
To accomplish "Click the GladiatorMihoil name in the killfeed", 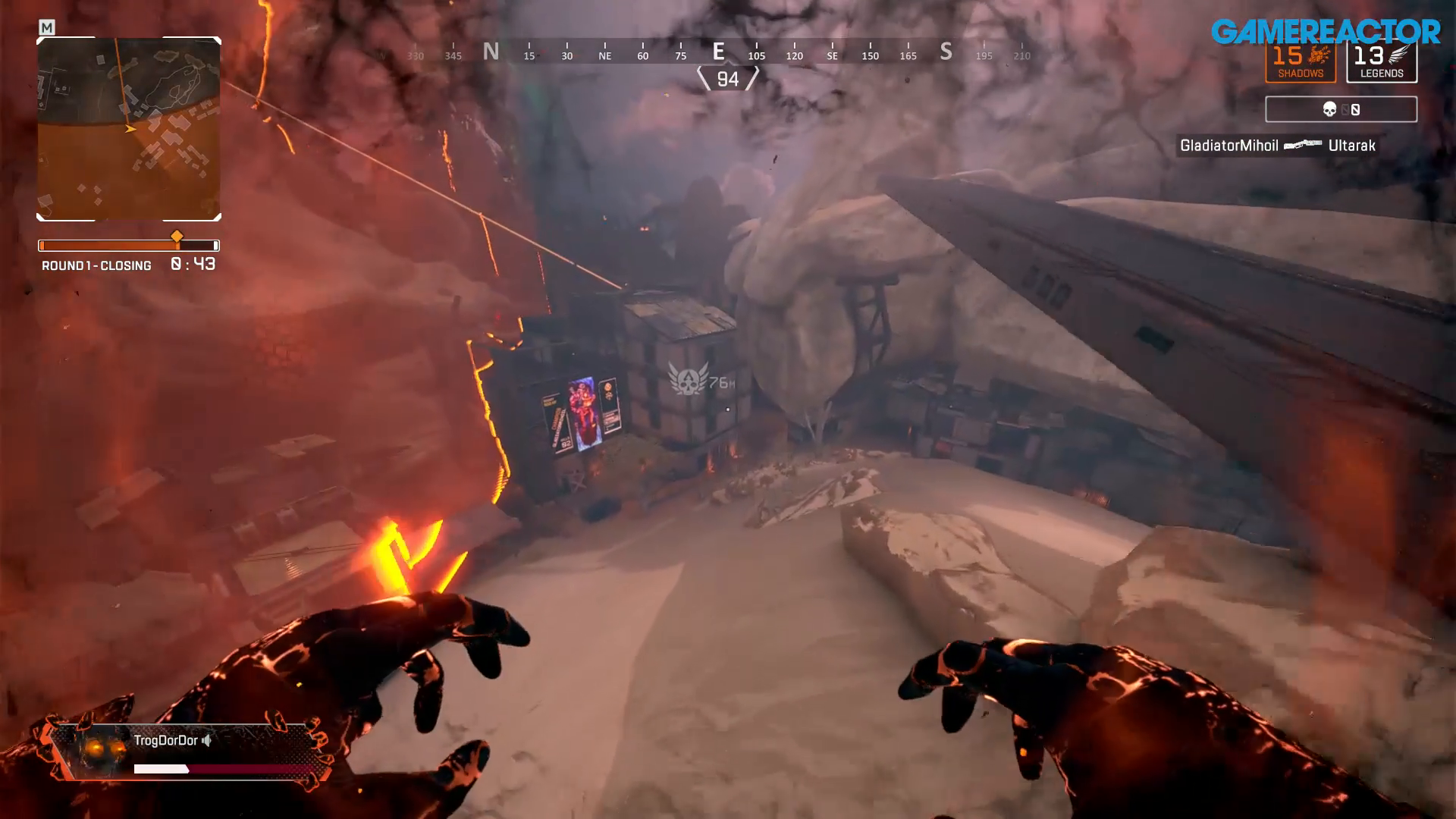I will (x=1230, y=146).
